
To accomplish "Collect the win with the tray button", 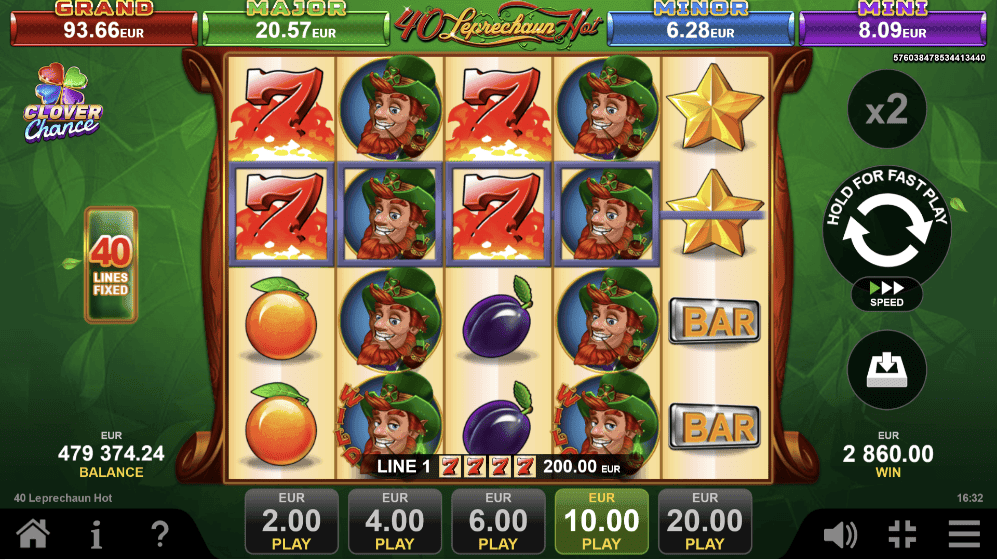I will click(x=885, y=369).
